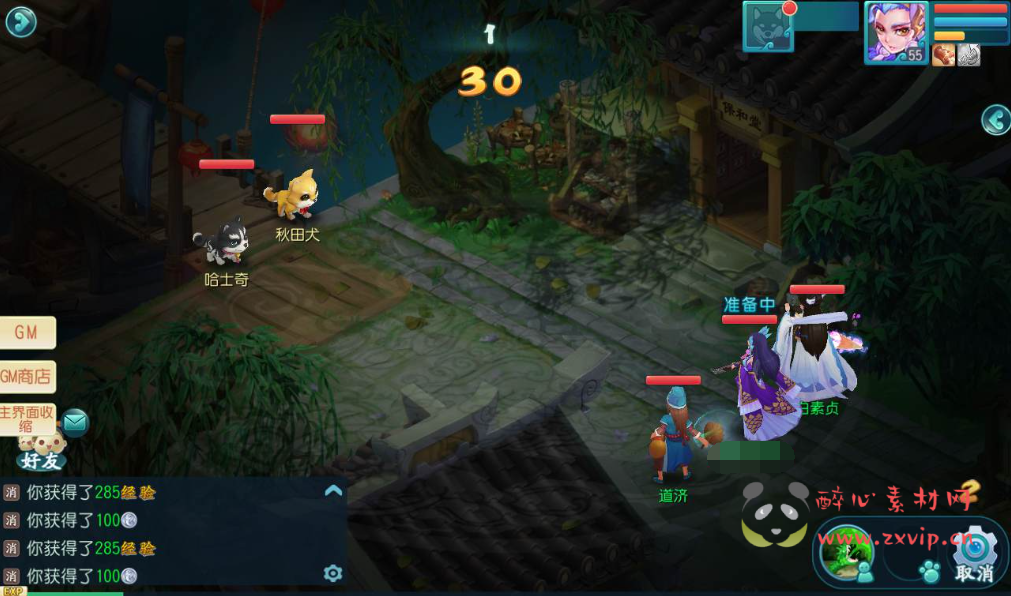Click the meat buff icon
Viewport: 1011px width, 596px height.
tap(943, 56)
